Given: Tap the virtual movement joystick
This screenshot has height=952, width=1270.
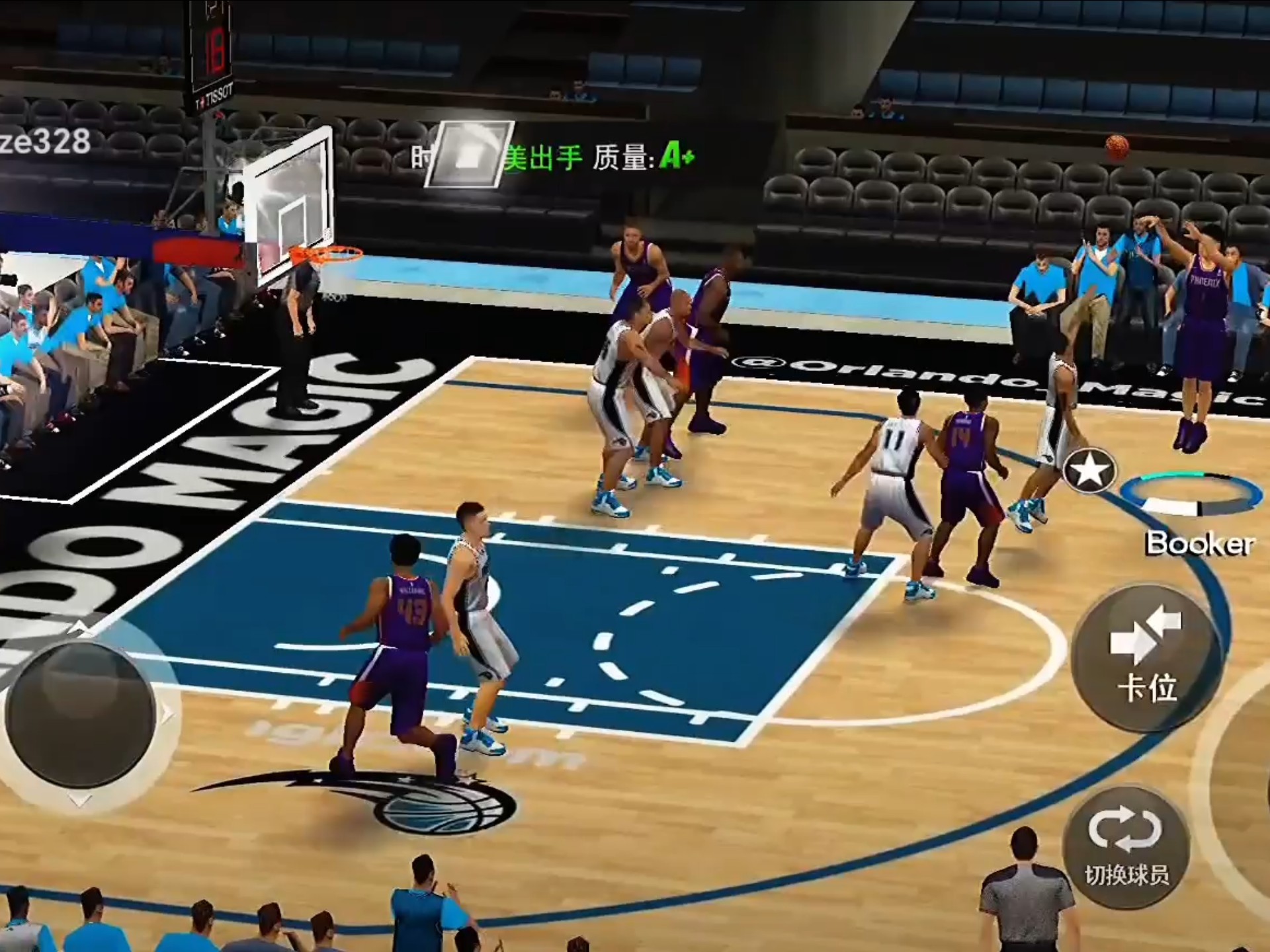Looking at the screenshot, I should 81,714.
